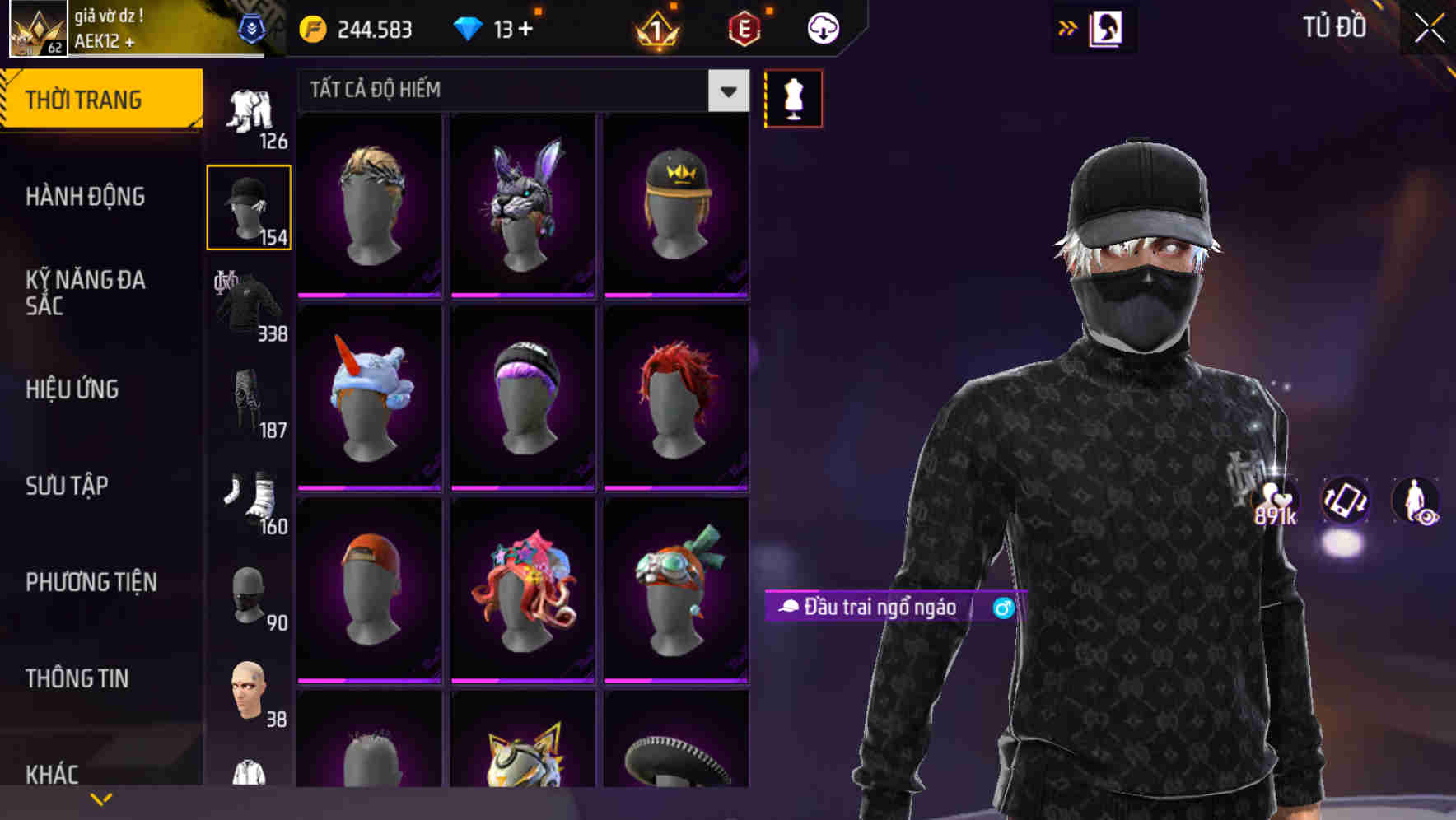This screenshot has height=820, width=1456.
Task: Select the shoes category icon showing 160
Action: tap(249, 498)
